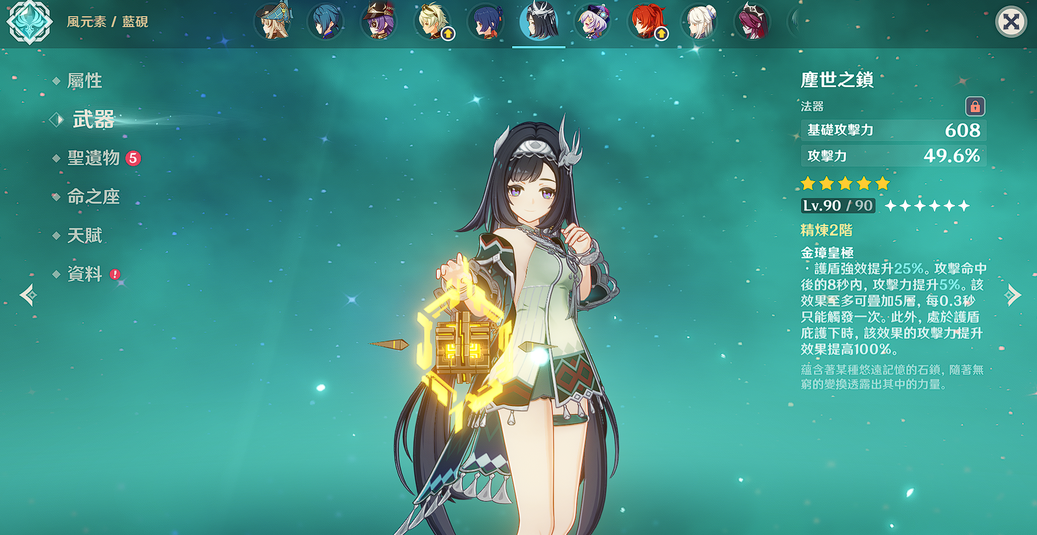The width and height of the screenshot is (1037, 535).
Task: Go to the previous character using left arrow
Action: pyautogui.click(x=27, y=294)
